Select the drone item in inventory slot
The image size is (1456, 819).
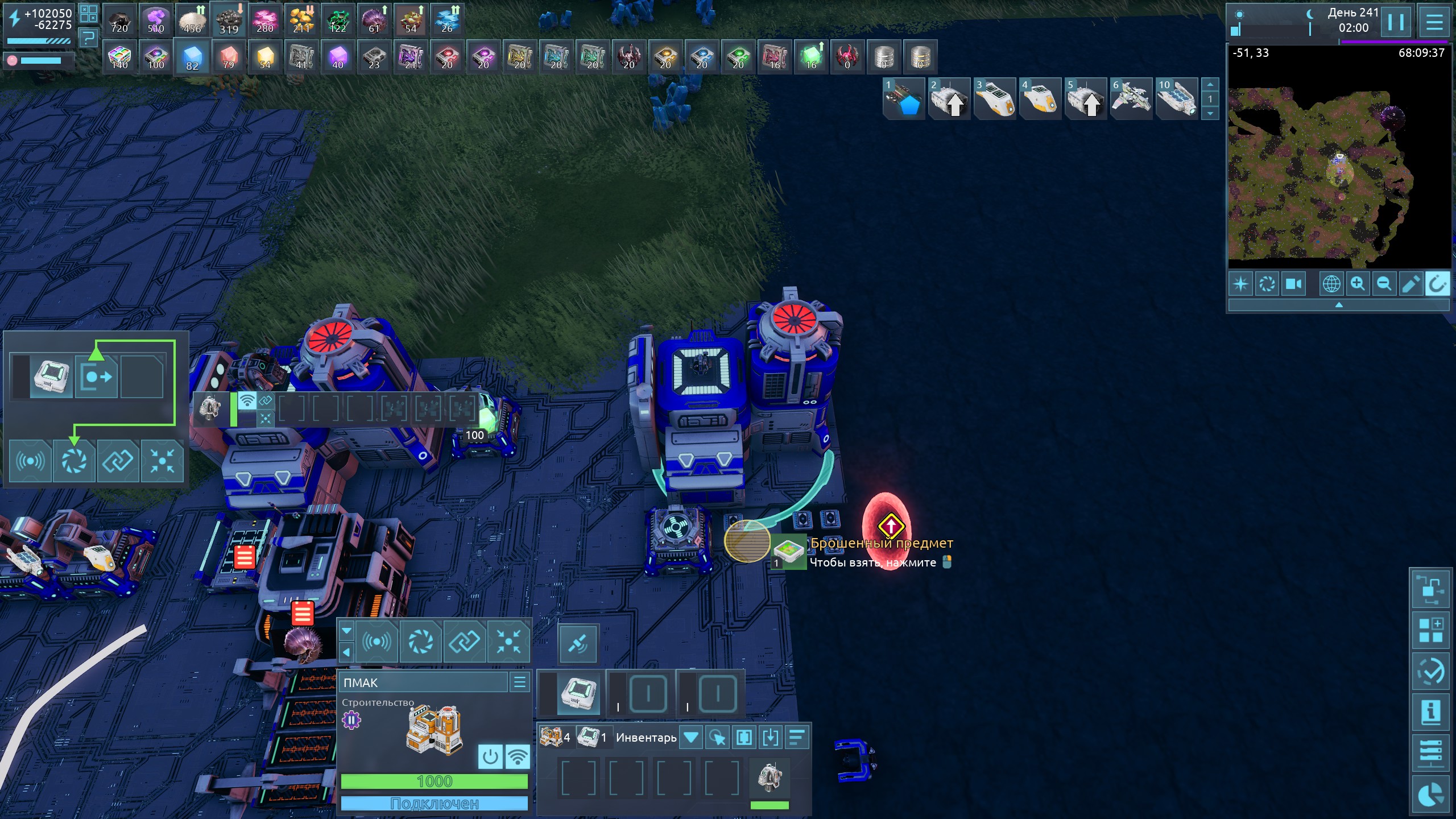click(770, 777)
